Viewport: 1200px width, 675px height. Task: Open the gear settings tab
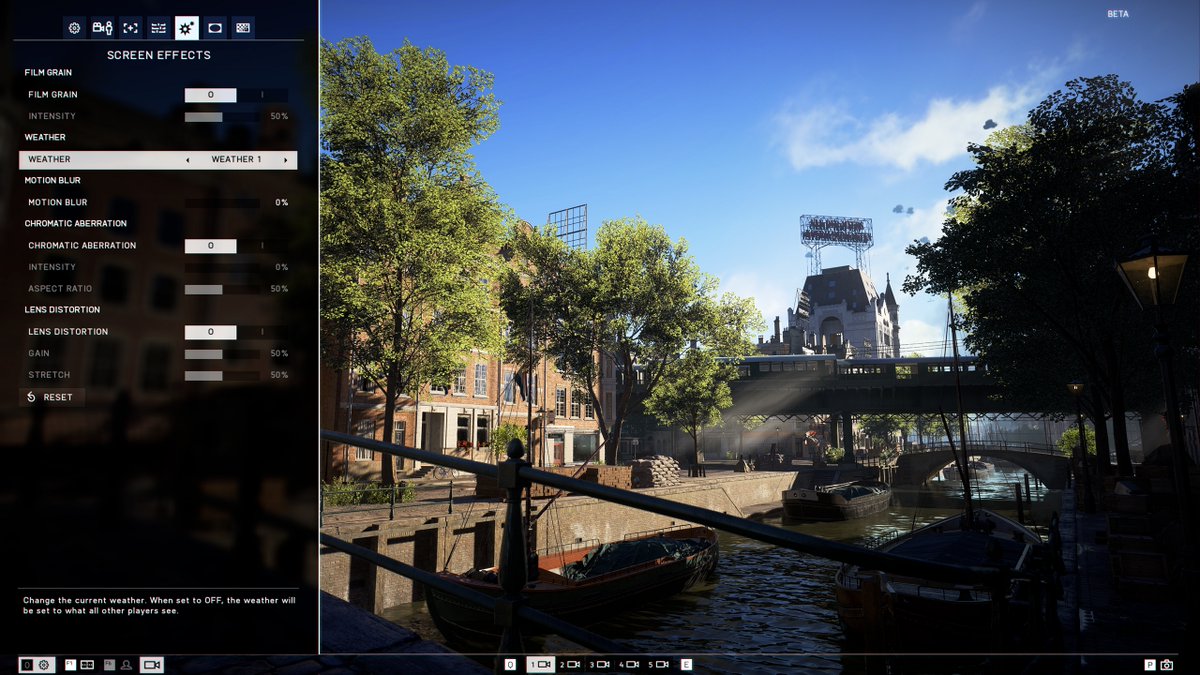75,28
